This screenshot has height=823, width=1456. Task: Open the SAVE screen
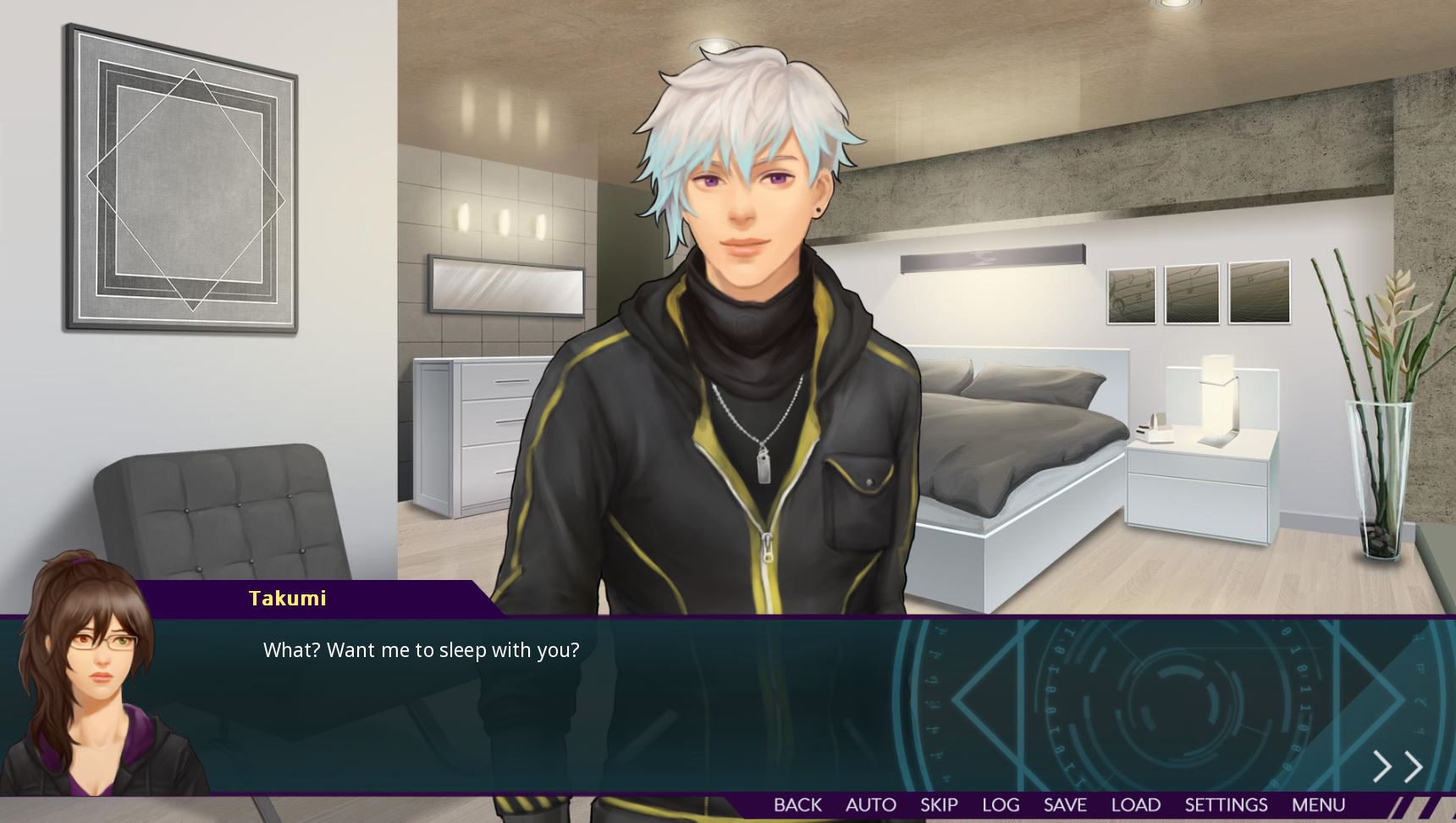pos(1066,804)
